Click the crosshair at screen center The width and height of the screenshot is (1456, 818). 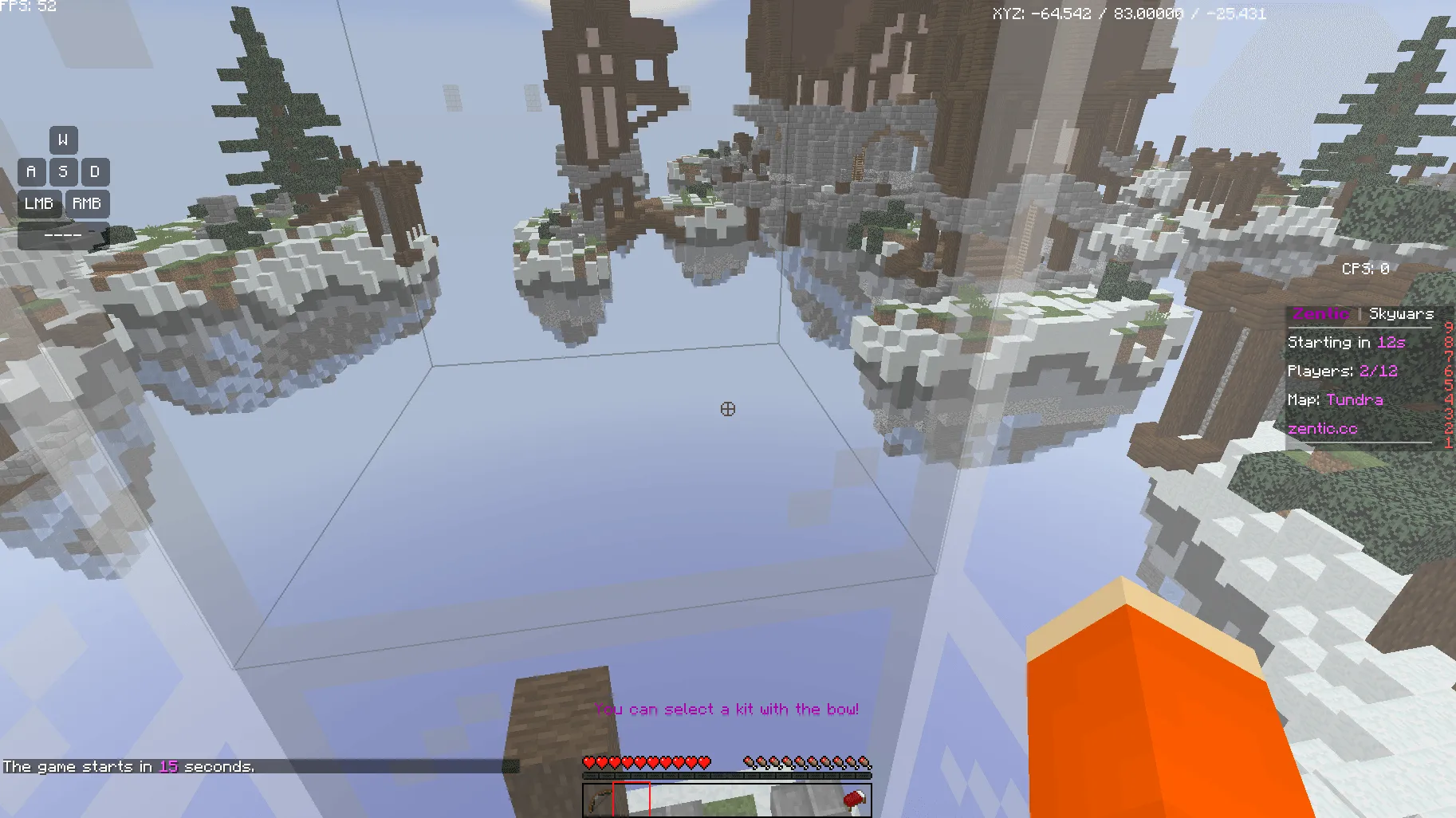pyautogui.click(x=728, y=409)
